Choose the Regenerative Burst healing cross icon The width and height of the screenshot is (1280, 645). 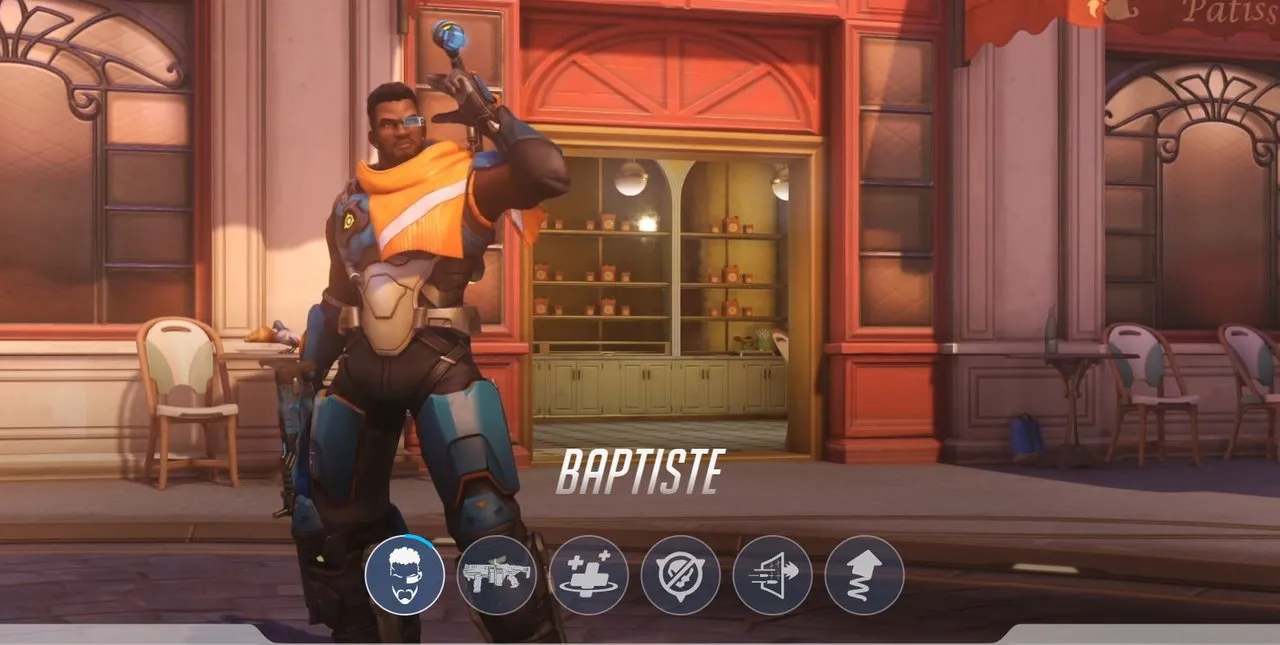(588, 575)
